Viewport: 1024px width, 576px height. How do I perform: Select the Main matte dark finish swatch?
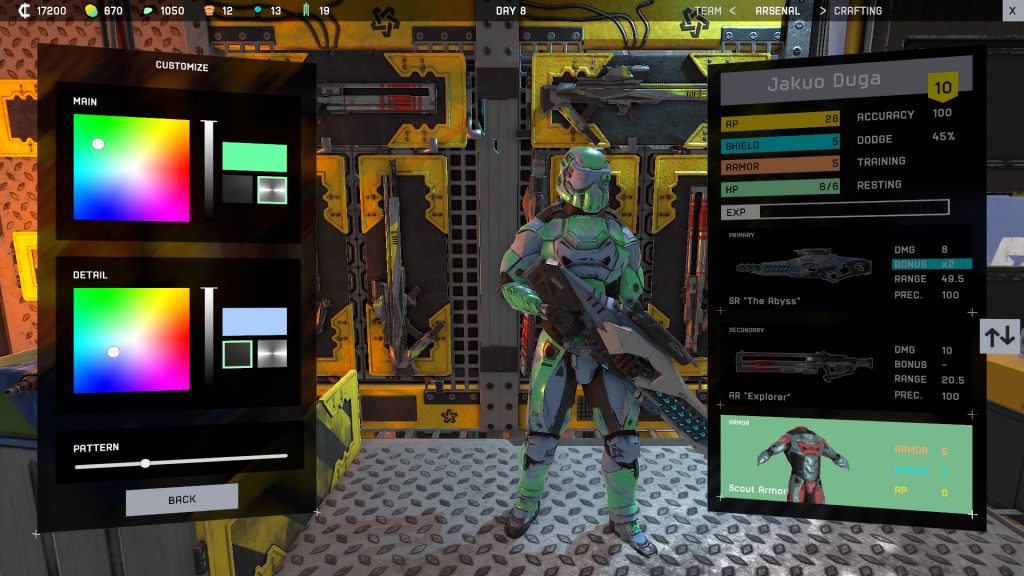coord(238,190)
